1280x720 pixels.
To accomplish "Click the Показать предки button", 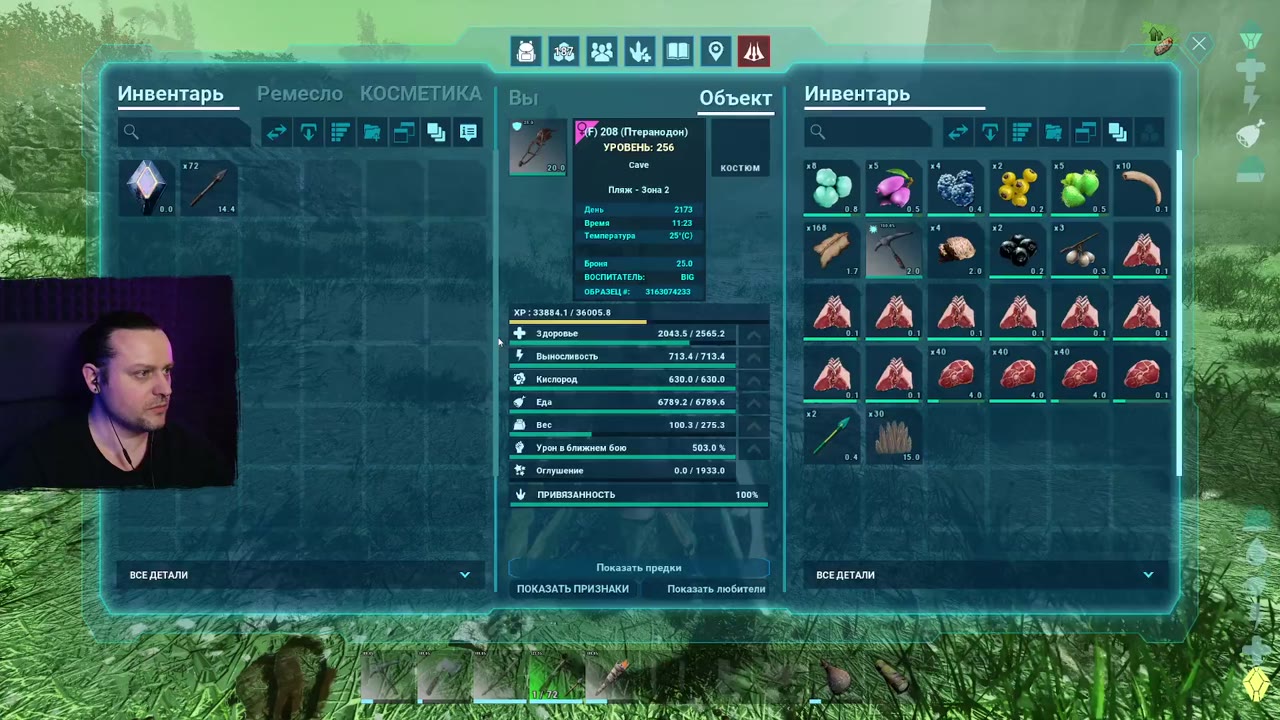I will 639,568.
